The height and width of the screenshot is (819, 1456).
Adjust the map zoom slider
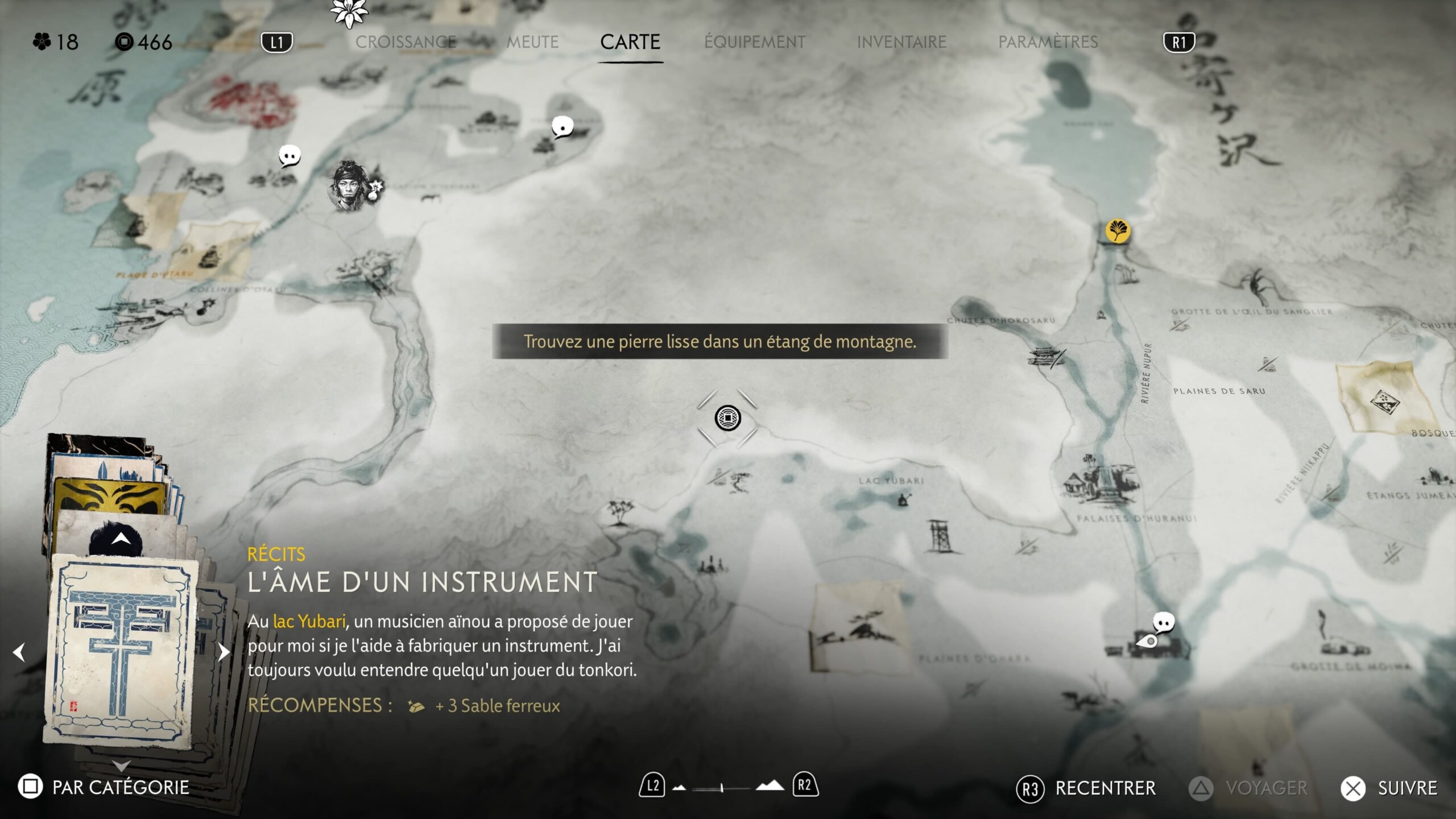point(721,788)
